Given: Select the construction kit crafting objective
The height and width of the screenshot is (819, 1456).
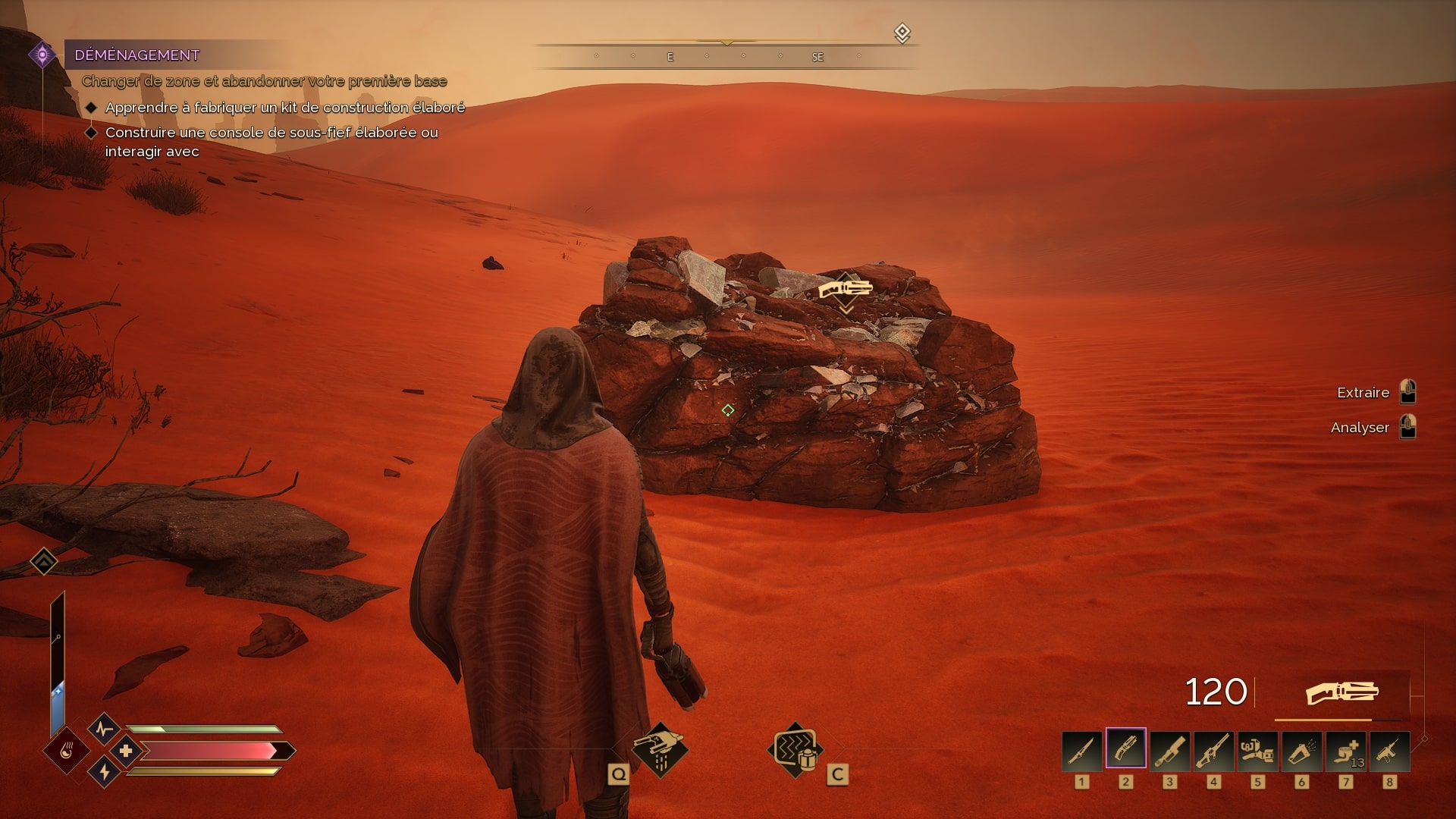Looking at the screenshot, I should [x=284, y=108].
